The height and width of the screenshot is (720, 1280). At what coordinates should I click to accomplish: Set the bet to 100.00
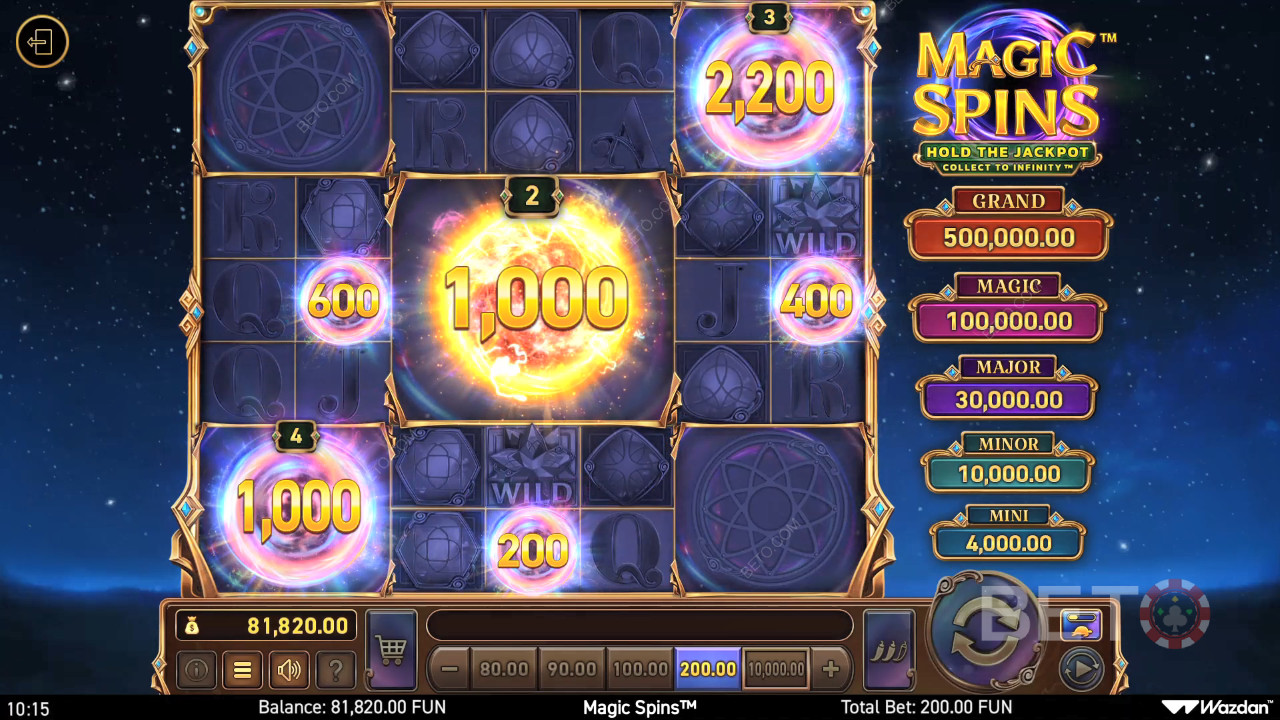pos(639,669)
